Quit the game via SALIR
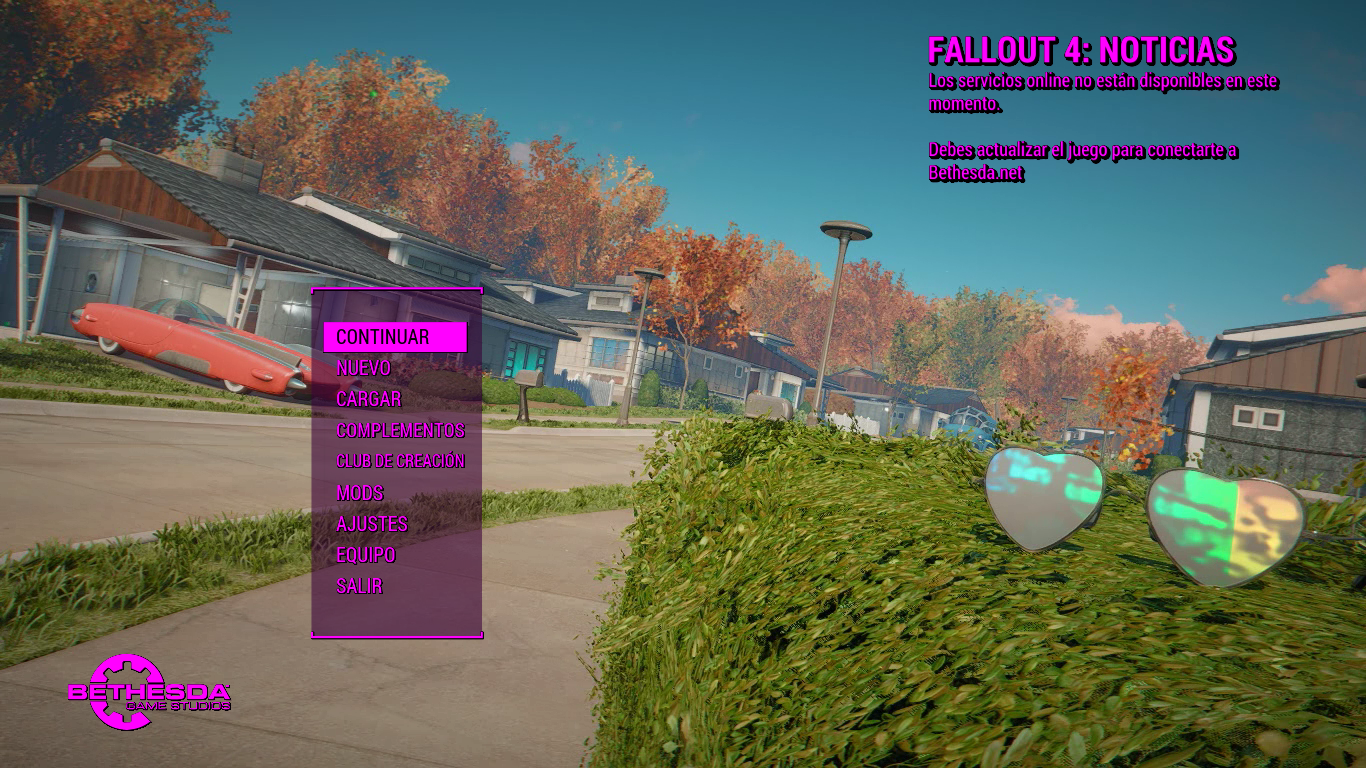Image resolution: width=1366 pixels, height=768 pixels. [x=360, y=586]
